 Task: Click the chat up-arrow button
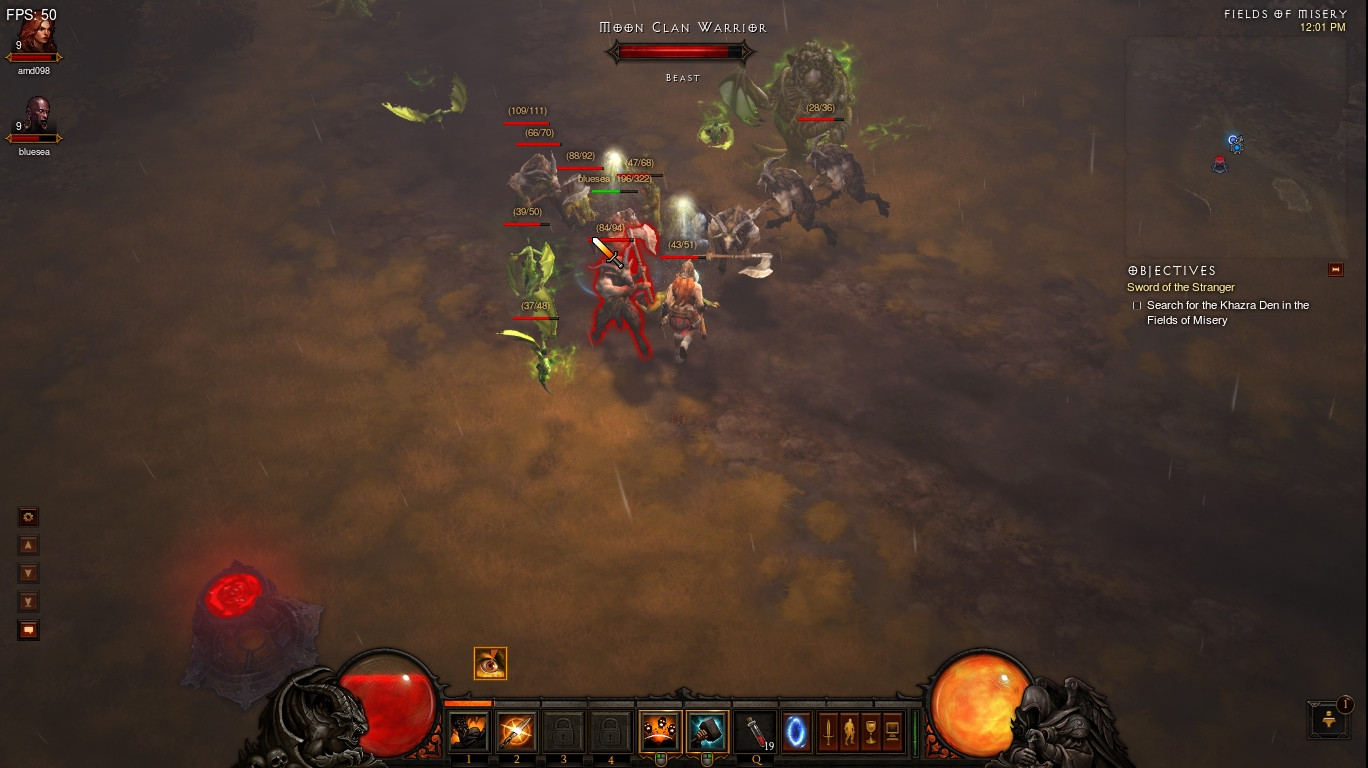click(x=29, y=545)
